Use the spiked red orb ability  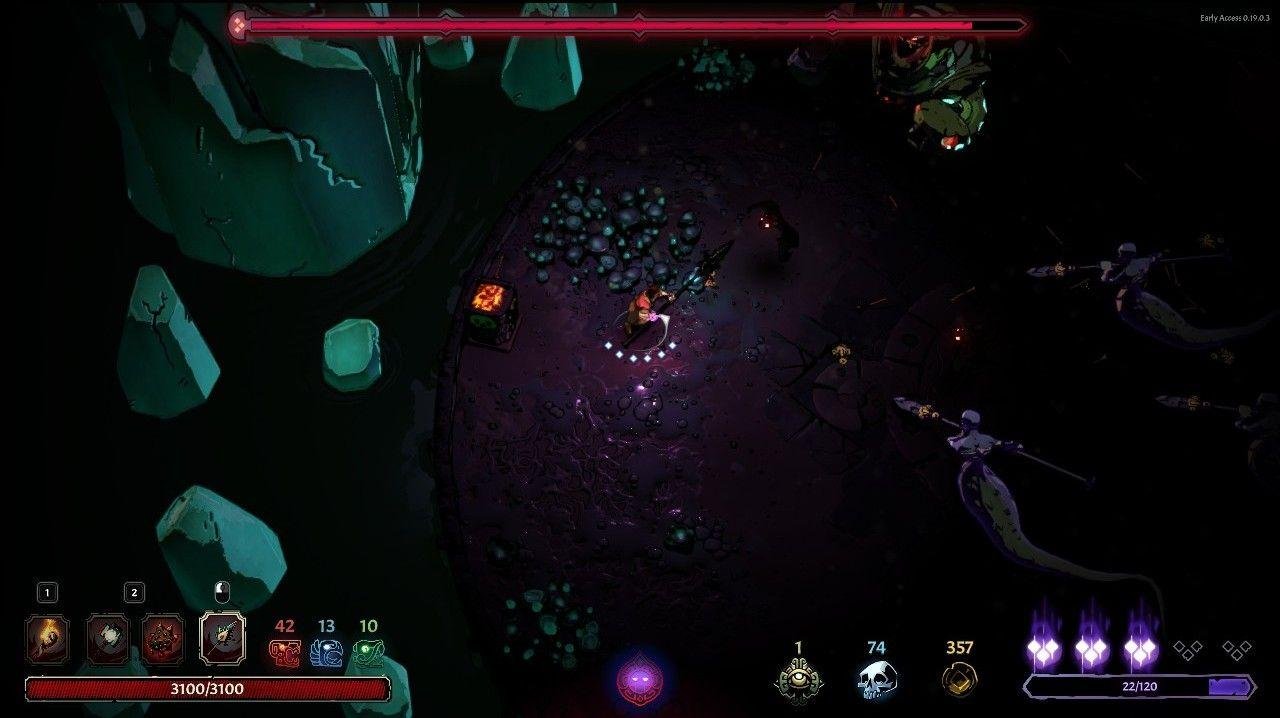point(161,639)
